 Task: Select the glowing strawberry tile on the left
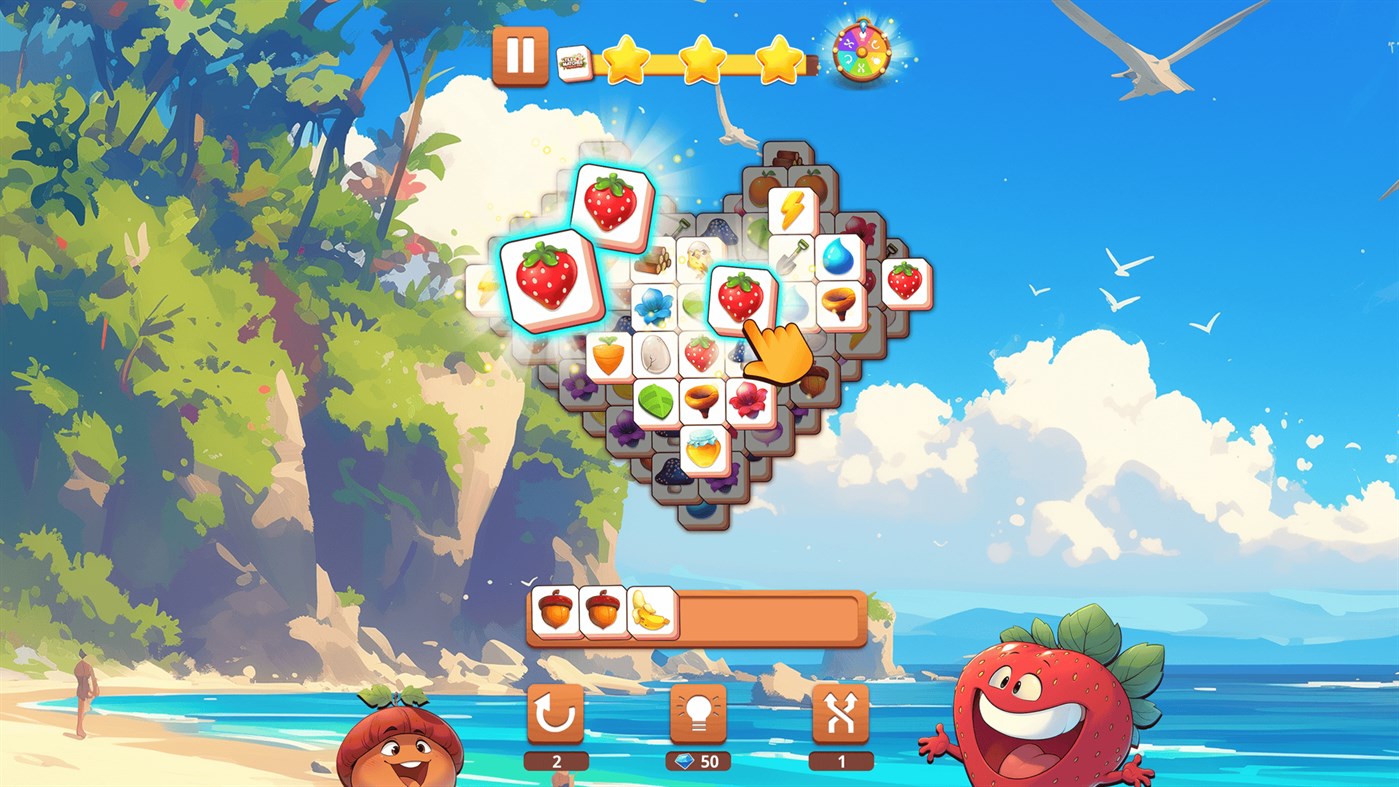[549, 280]
